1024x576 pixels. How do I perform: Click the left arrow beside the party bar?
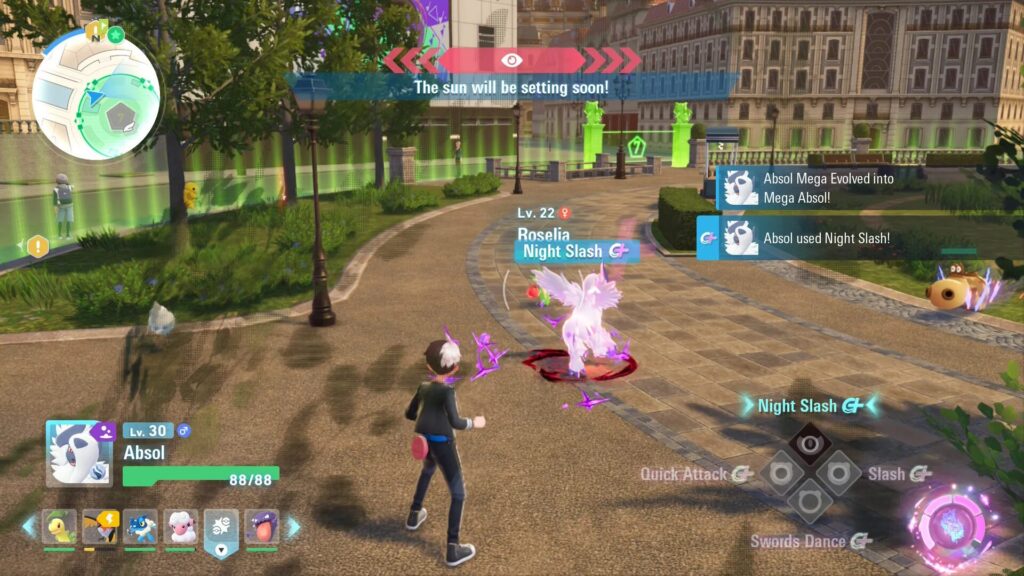(29, 526)
